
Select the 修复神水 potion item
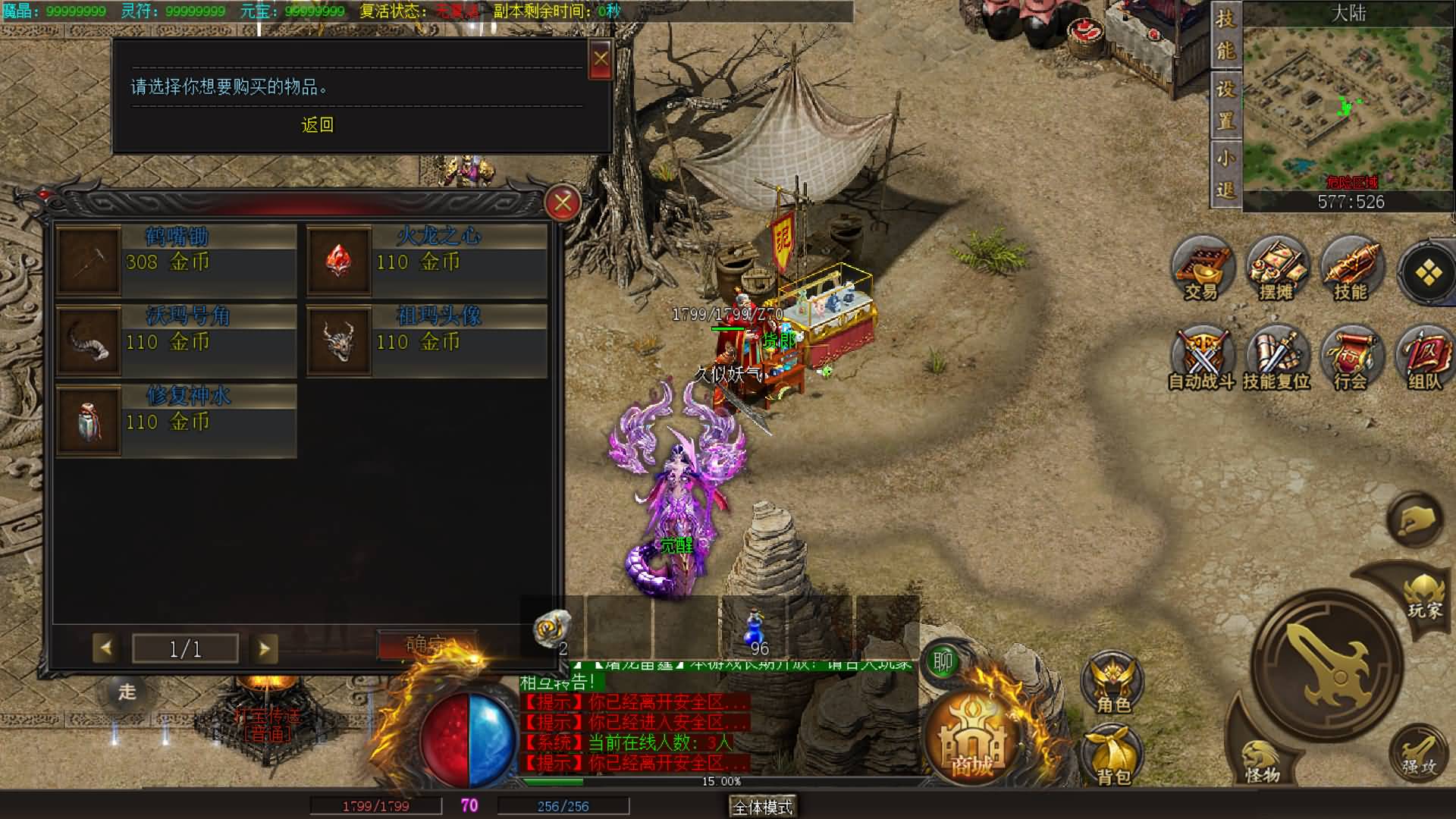[x=176, y=421]
